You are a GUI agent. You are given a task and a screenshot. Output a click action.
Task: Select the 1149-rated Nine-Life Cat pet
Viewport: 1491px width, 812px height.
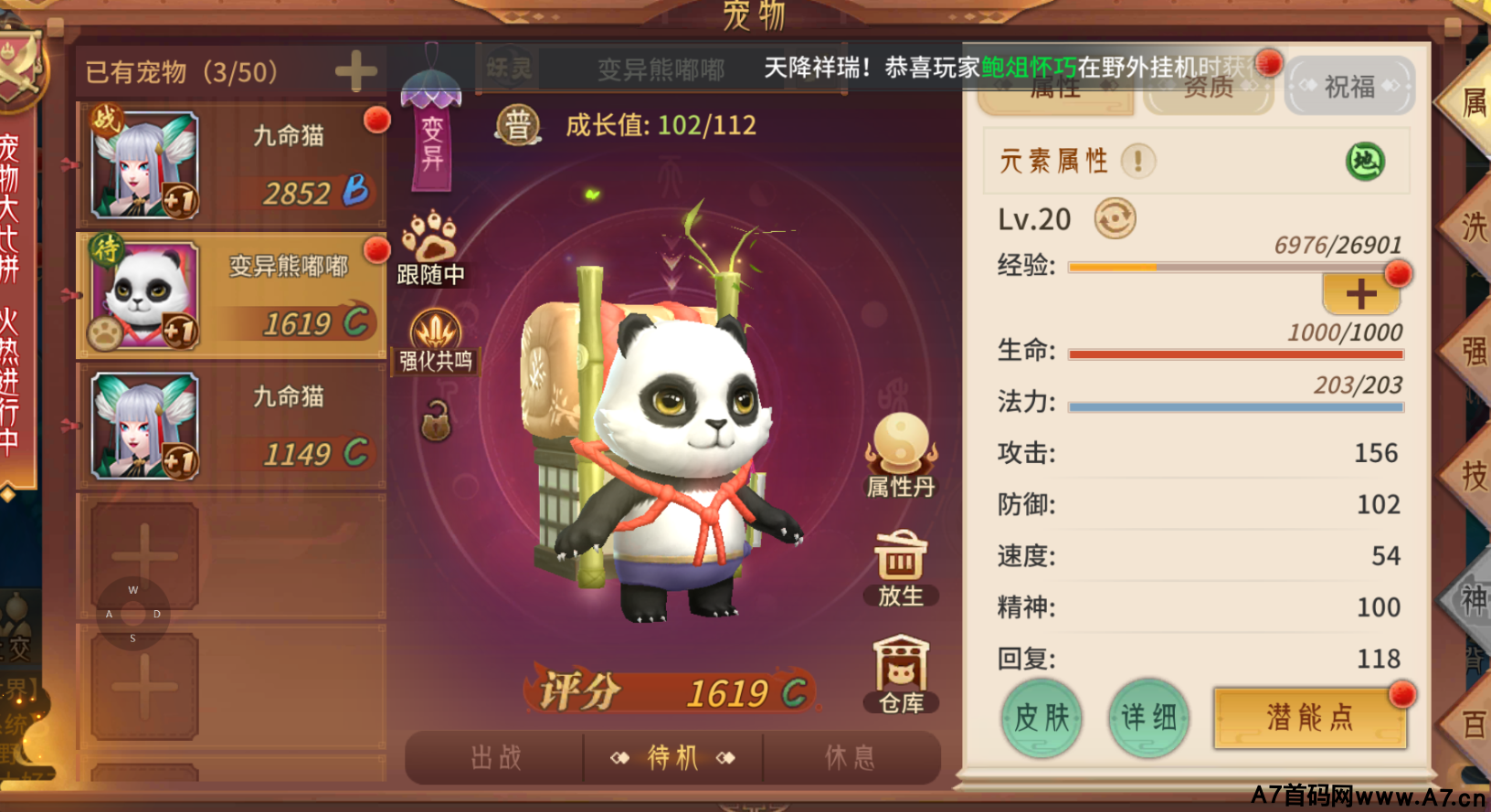(x=232, y=427)
